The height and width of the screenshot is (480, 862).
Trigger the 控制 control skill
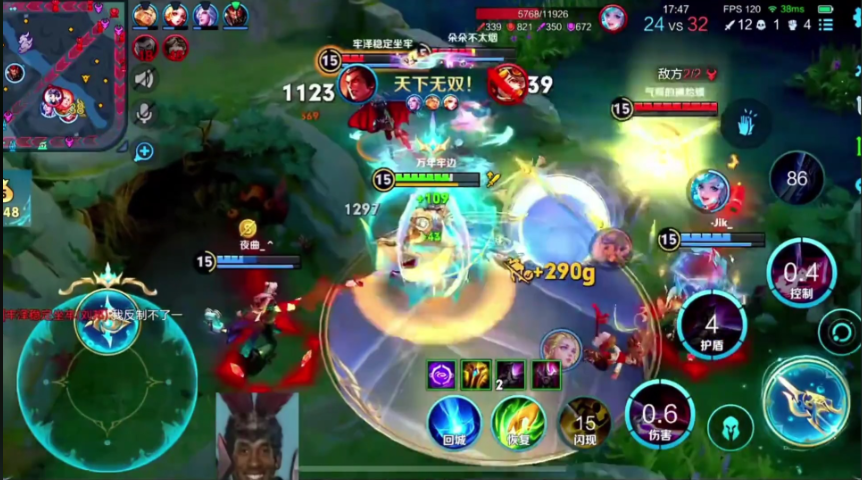[x=801, y=274]
